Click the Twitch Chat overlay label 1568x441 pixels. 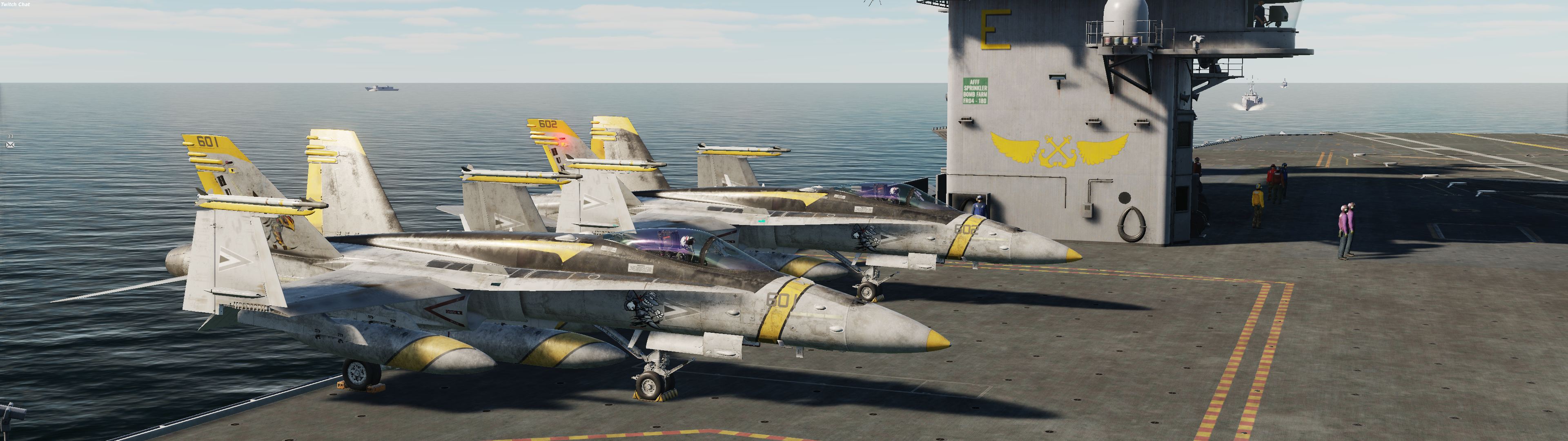tap(15, 4)
